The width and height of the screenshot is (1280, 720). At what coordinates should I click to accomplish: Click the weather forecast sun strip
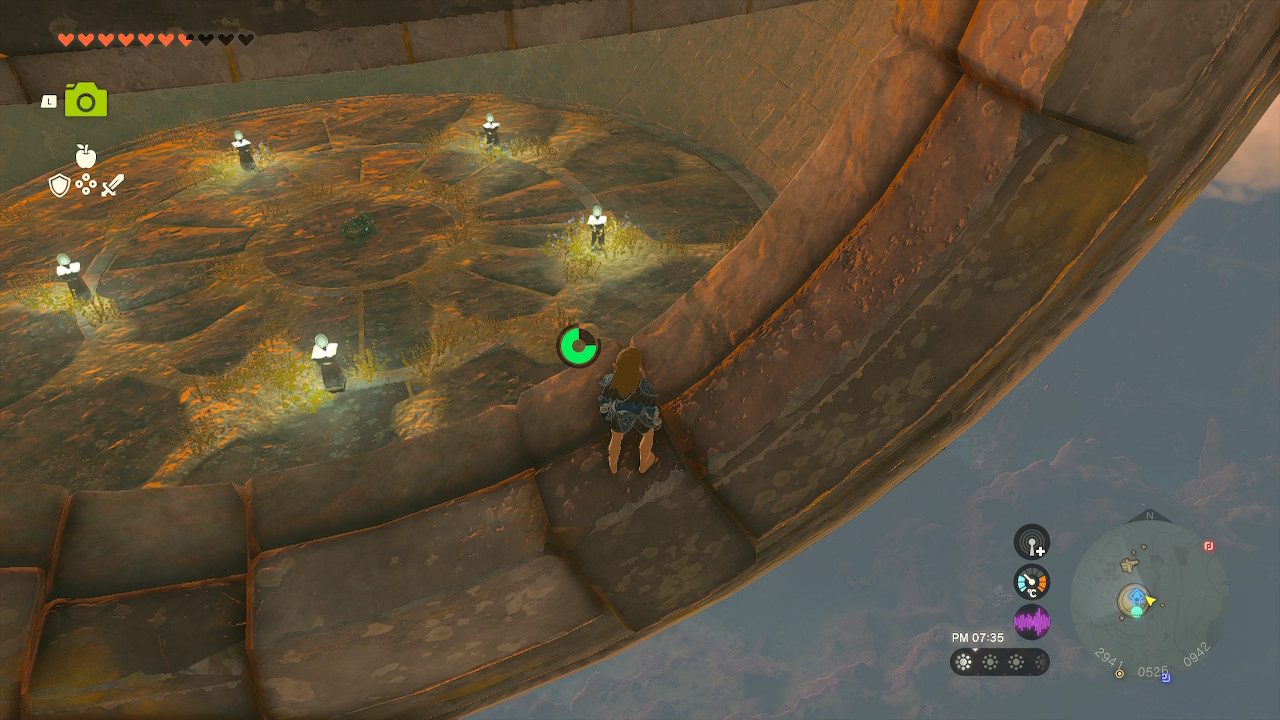tap(999, 662)
